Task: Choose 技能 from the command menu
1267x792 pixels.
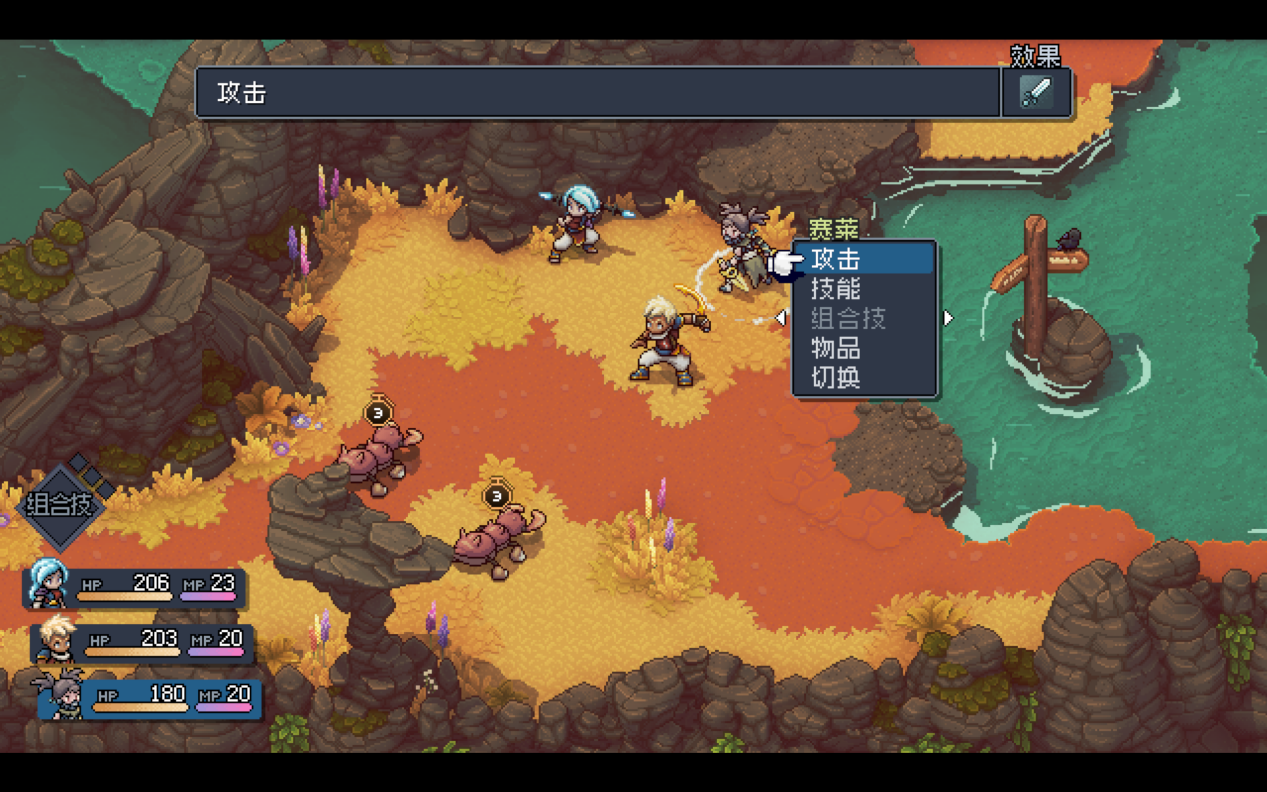Action: tap(836, 289)
